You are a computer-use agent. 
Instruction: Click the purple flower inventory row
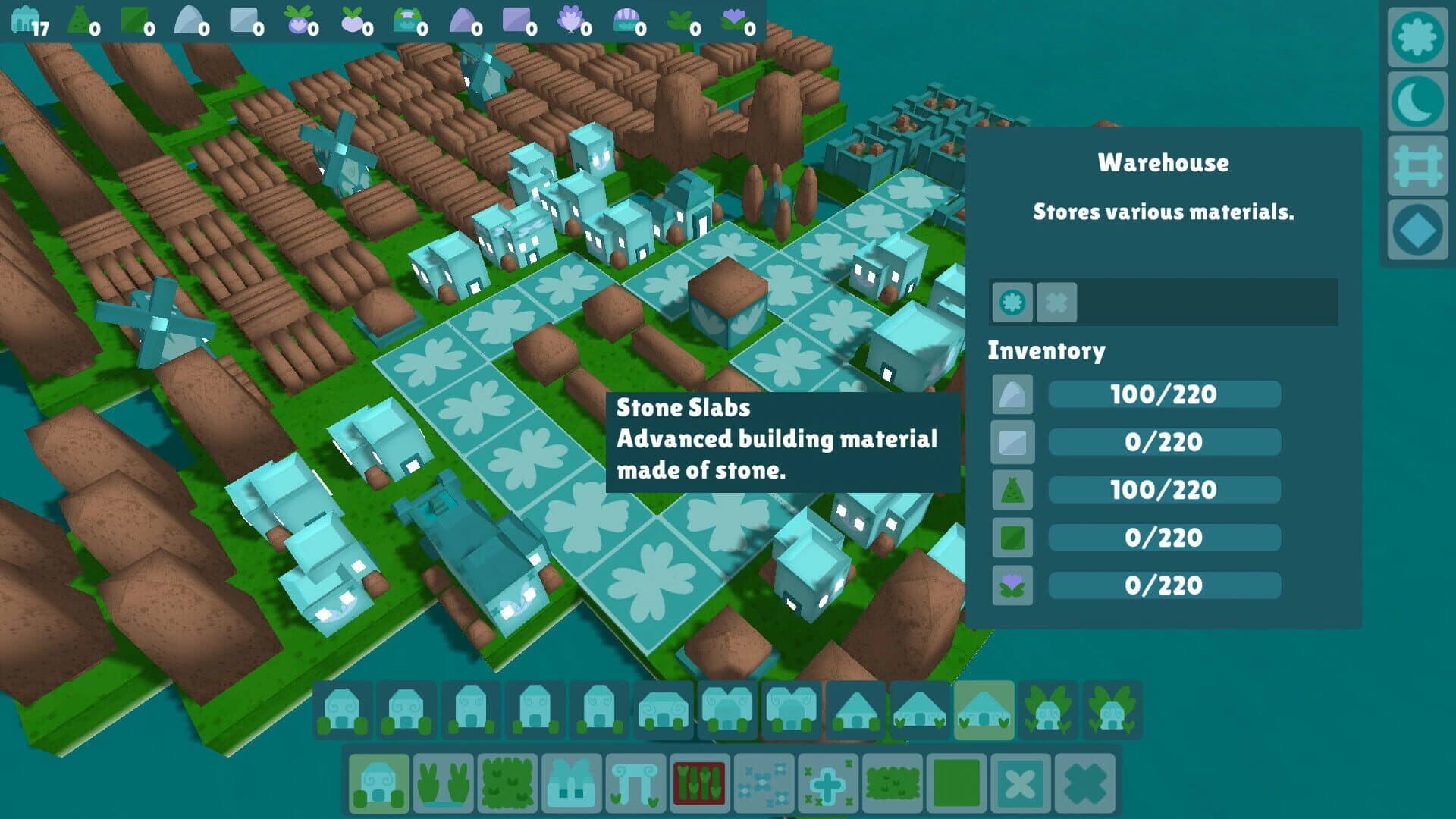click(1012, 585)
